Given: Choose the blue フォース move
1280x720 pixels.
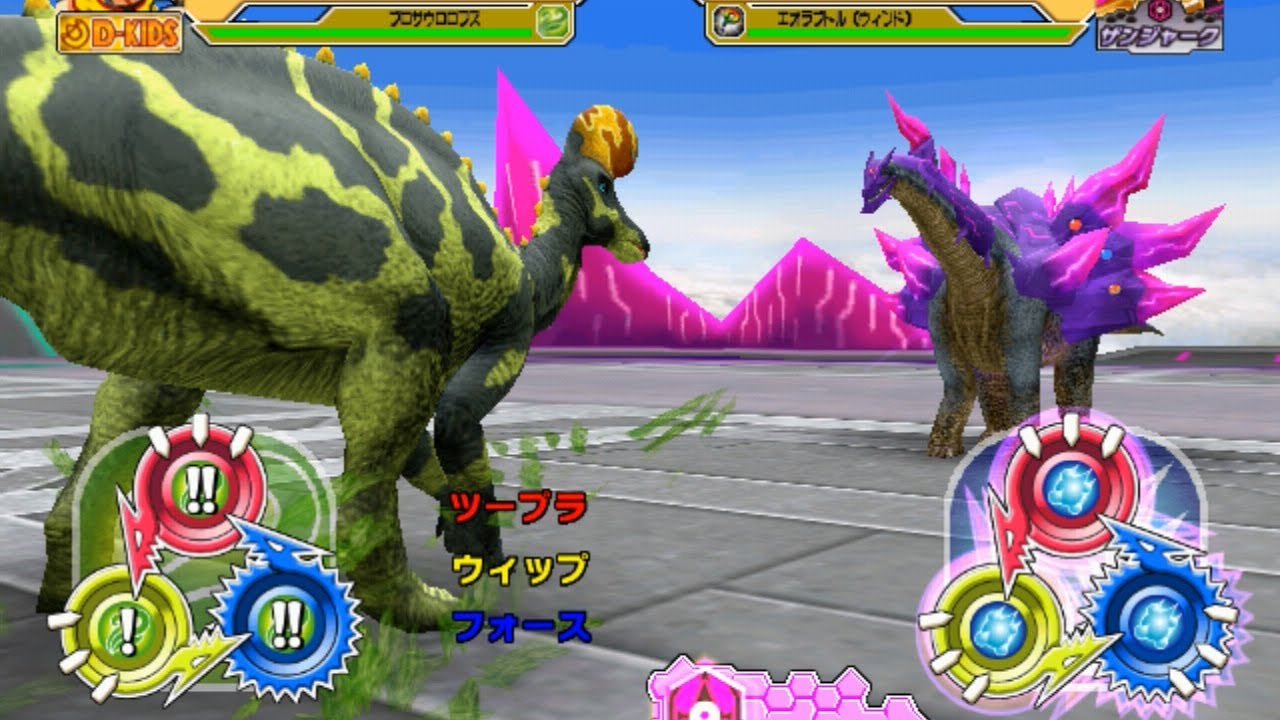Looking at the screenshot, I should coord(520,628).
